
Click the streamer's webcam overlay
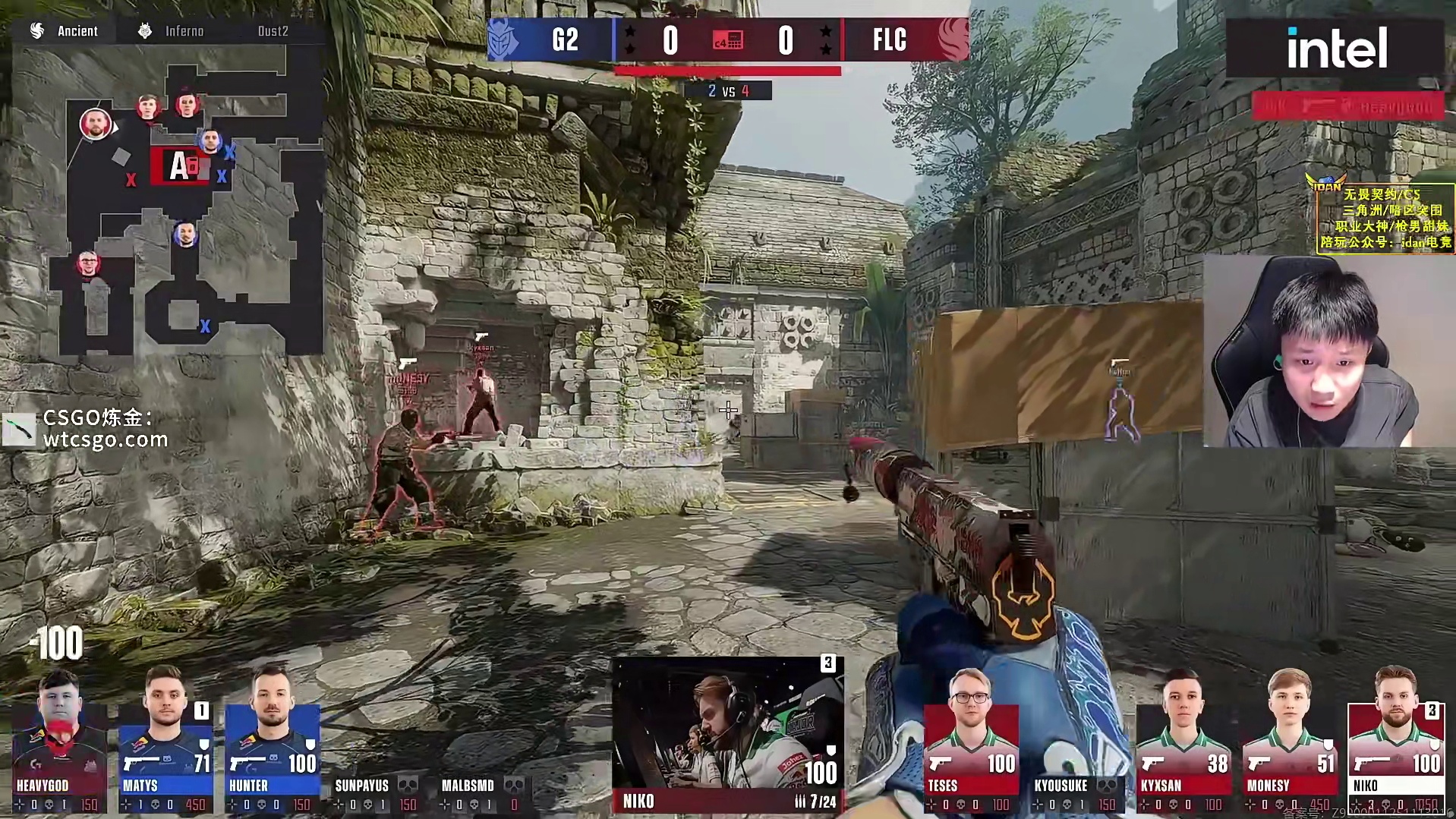pyautogui.click(x=1328, y=351)
